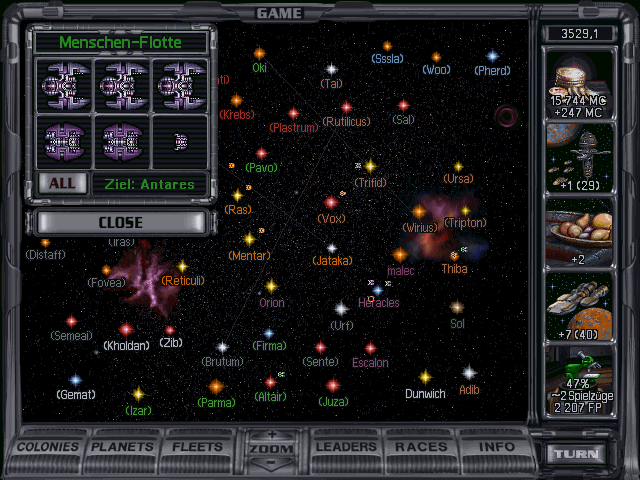Close the Menschen-Flotte fleet panel
Viewport: 640px width, 480px height.
120,222
